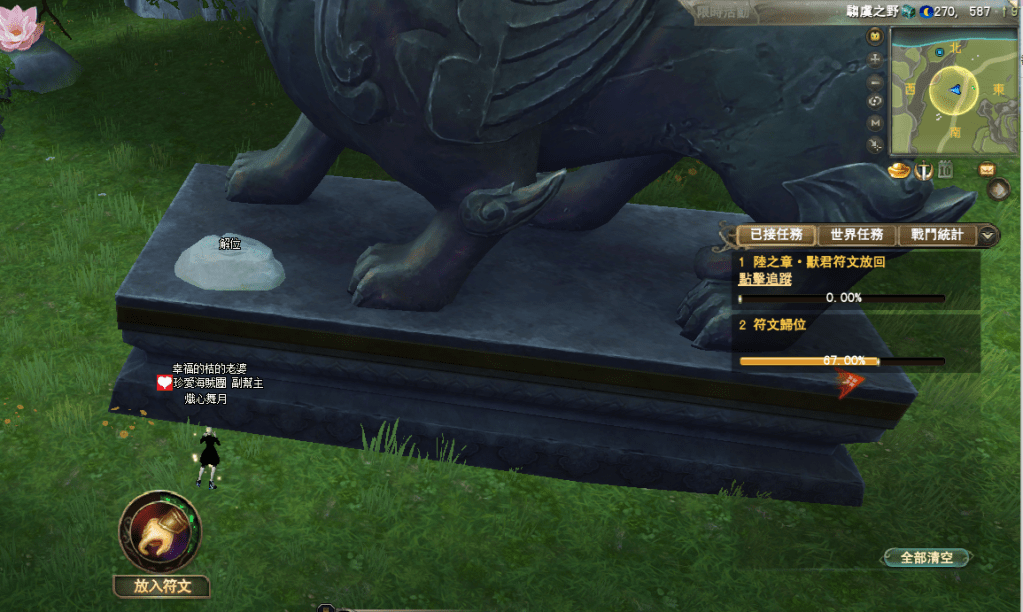The width and height of the screenshot is (1023, 612).
Task: Click the topmost yellow minimap button
Action: tap(876, 37)
